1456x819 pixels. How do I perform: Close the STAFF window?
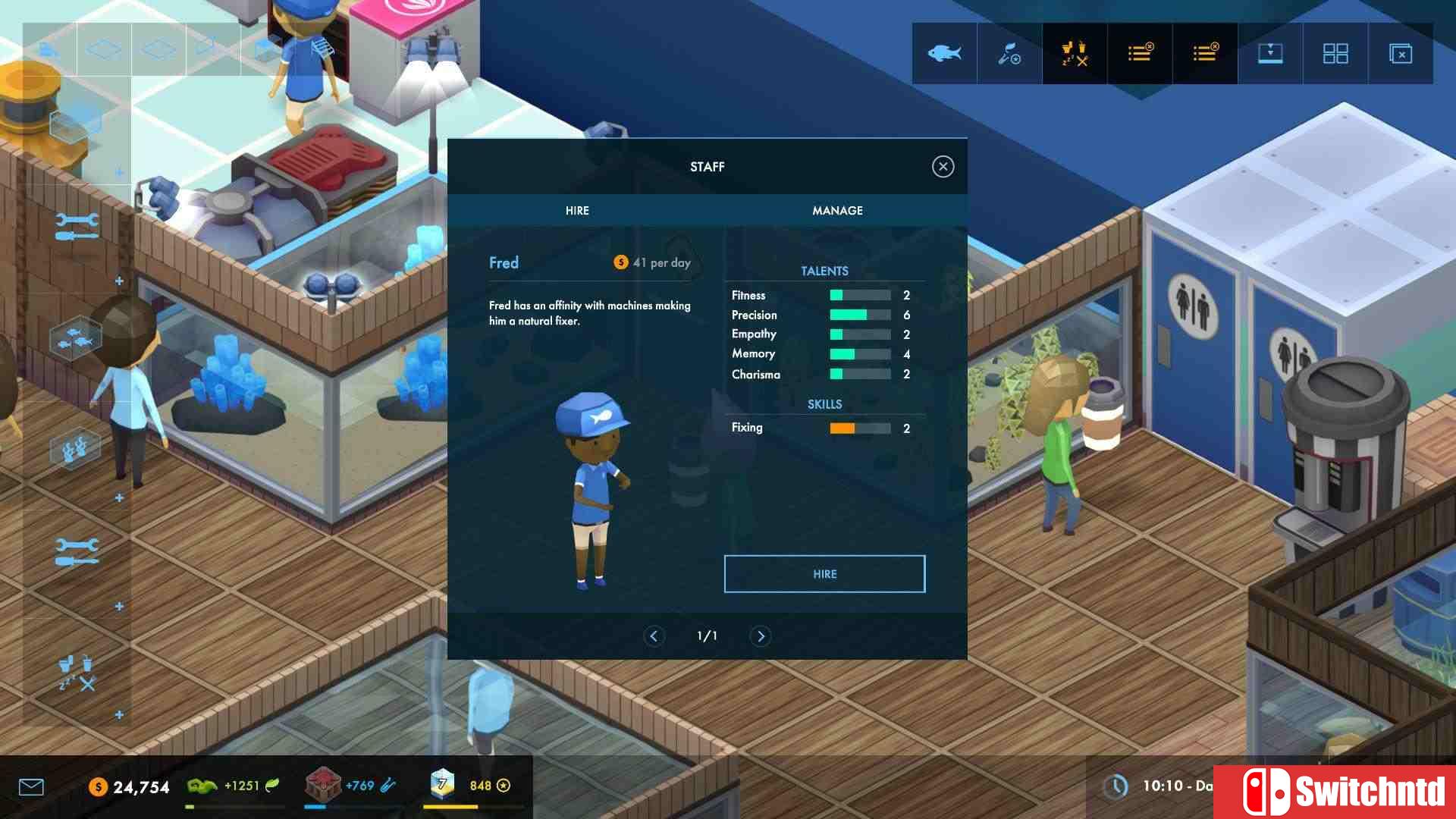point(943,166)
